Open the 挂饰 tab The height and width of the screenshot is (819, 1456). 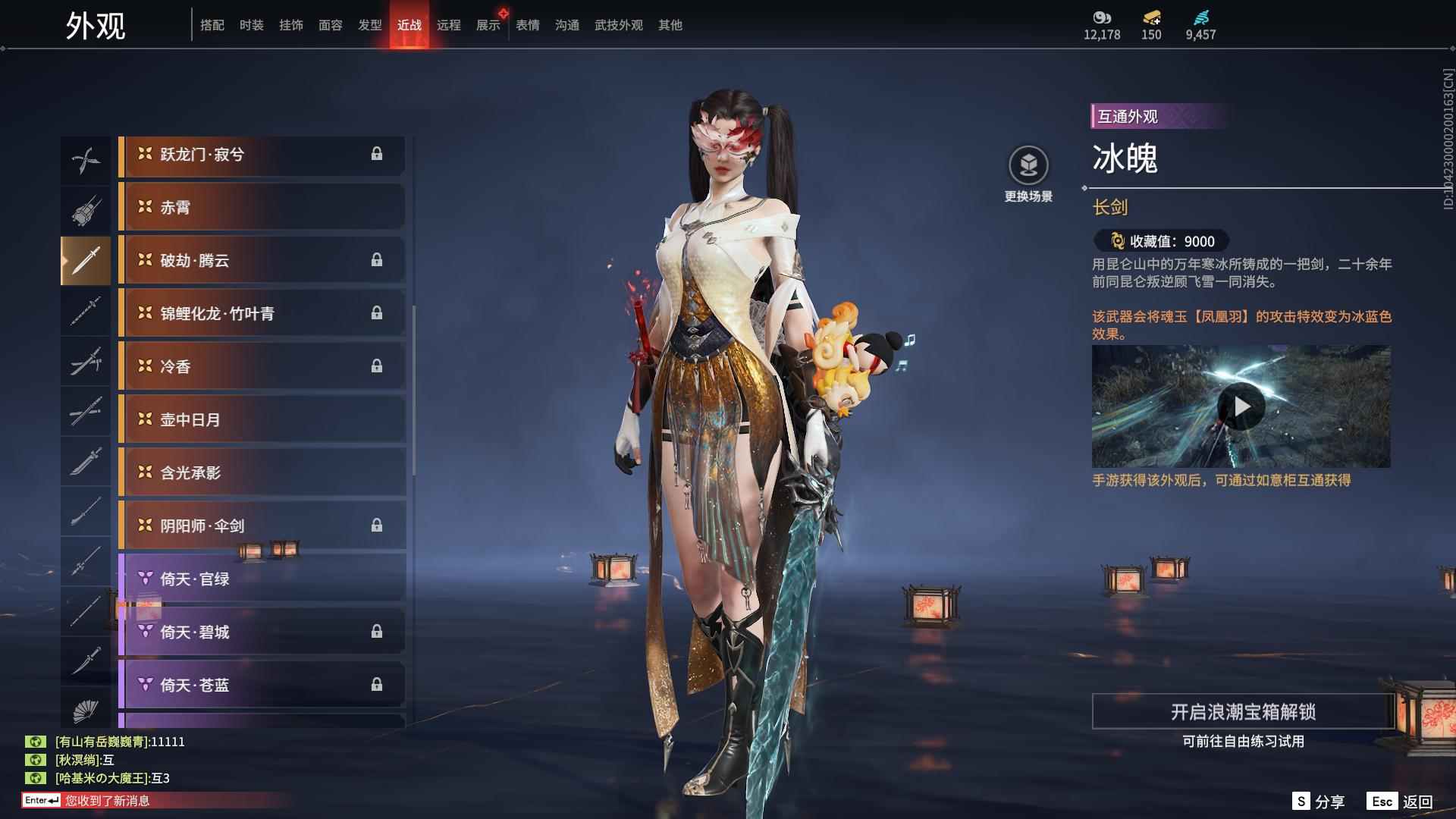290,25
